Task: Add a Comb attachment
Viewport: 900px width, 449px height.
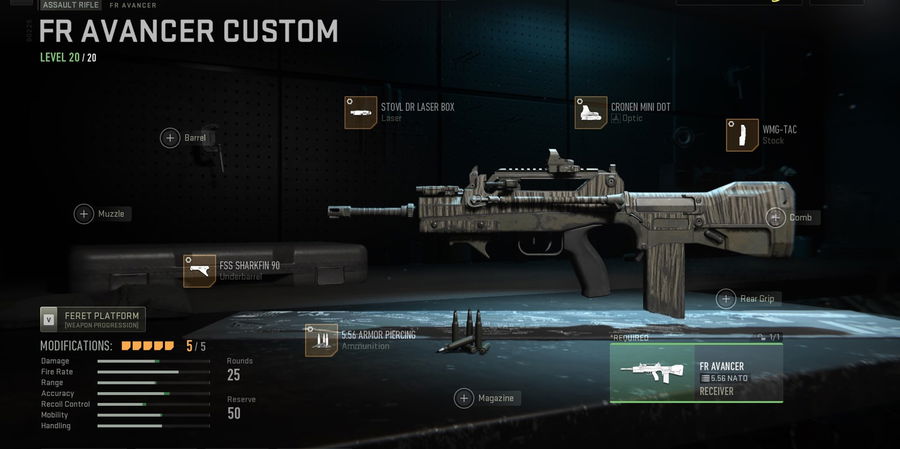Action: tap(776, 217)
